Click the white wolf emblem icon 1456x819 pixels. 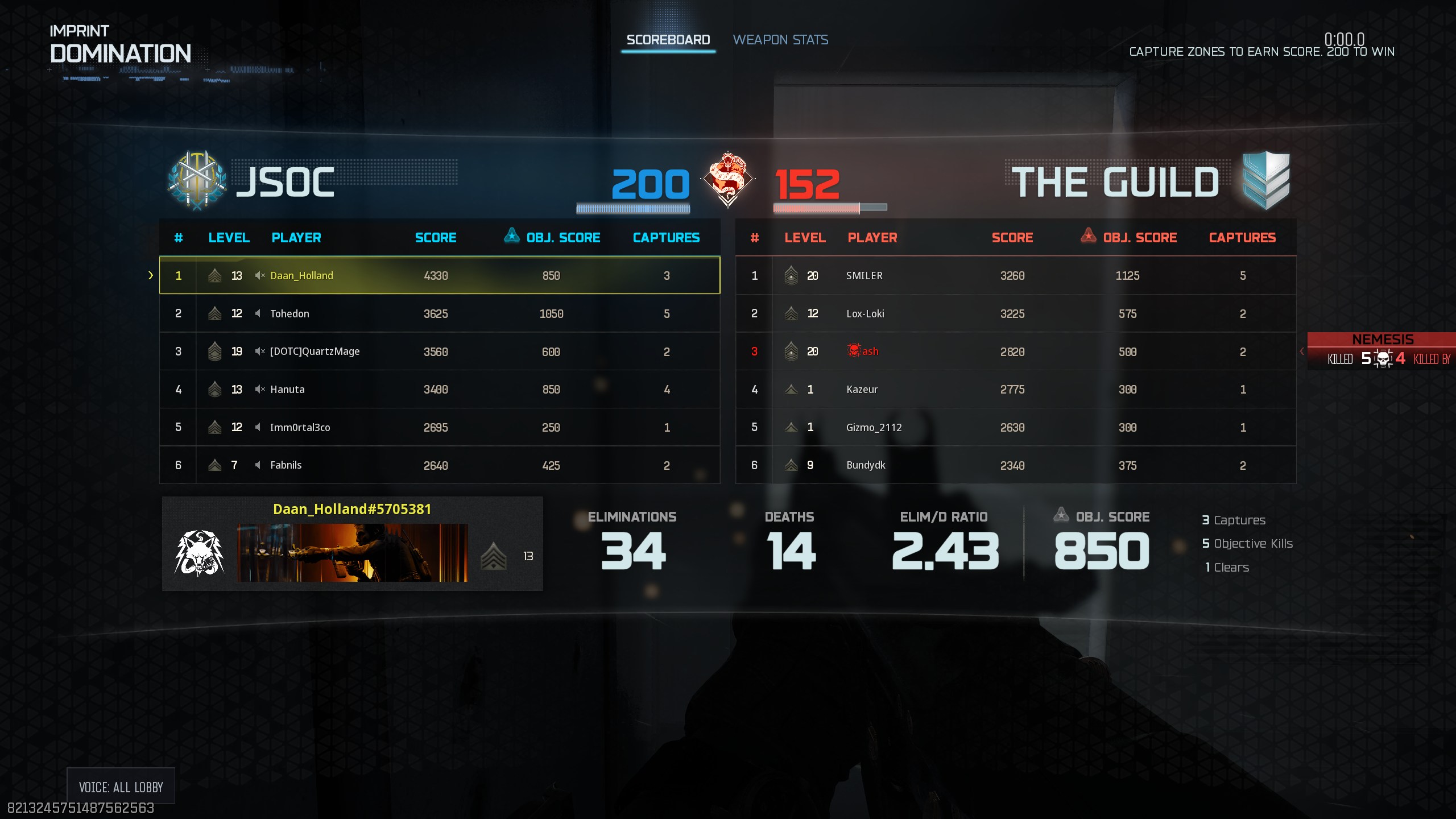199,553
